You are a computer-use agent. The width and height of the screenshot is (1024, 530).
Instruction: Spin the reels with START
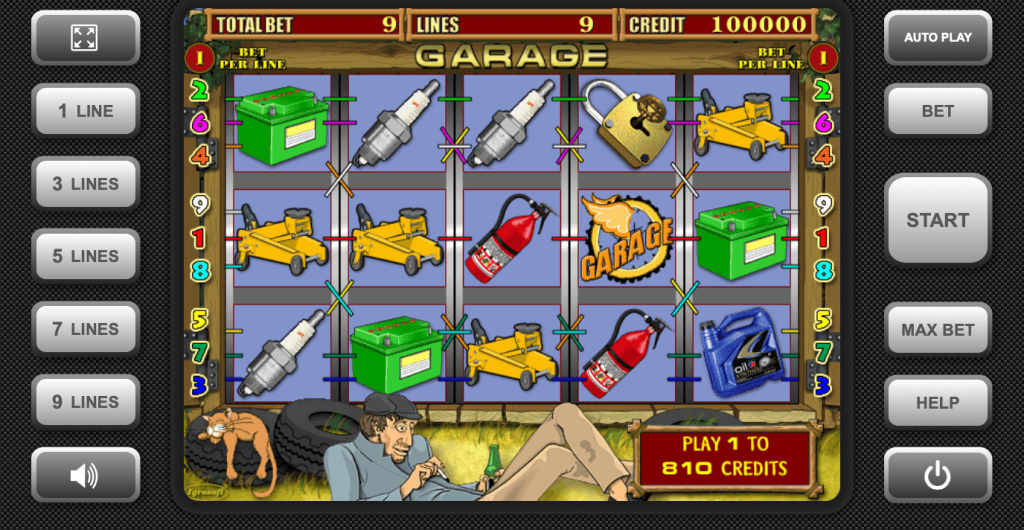coord(937,220)
